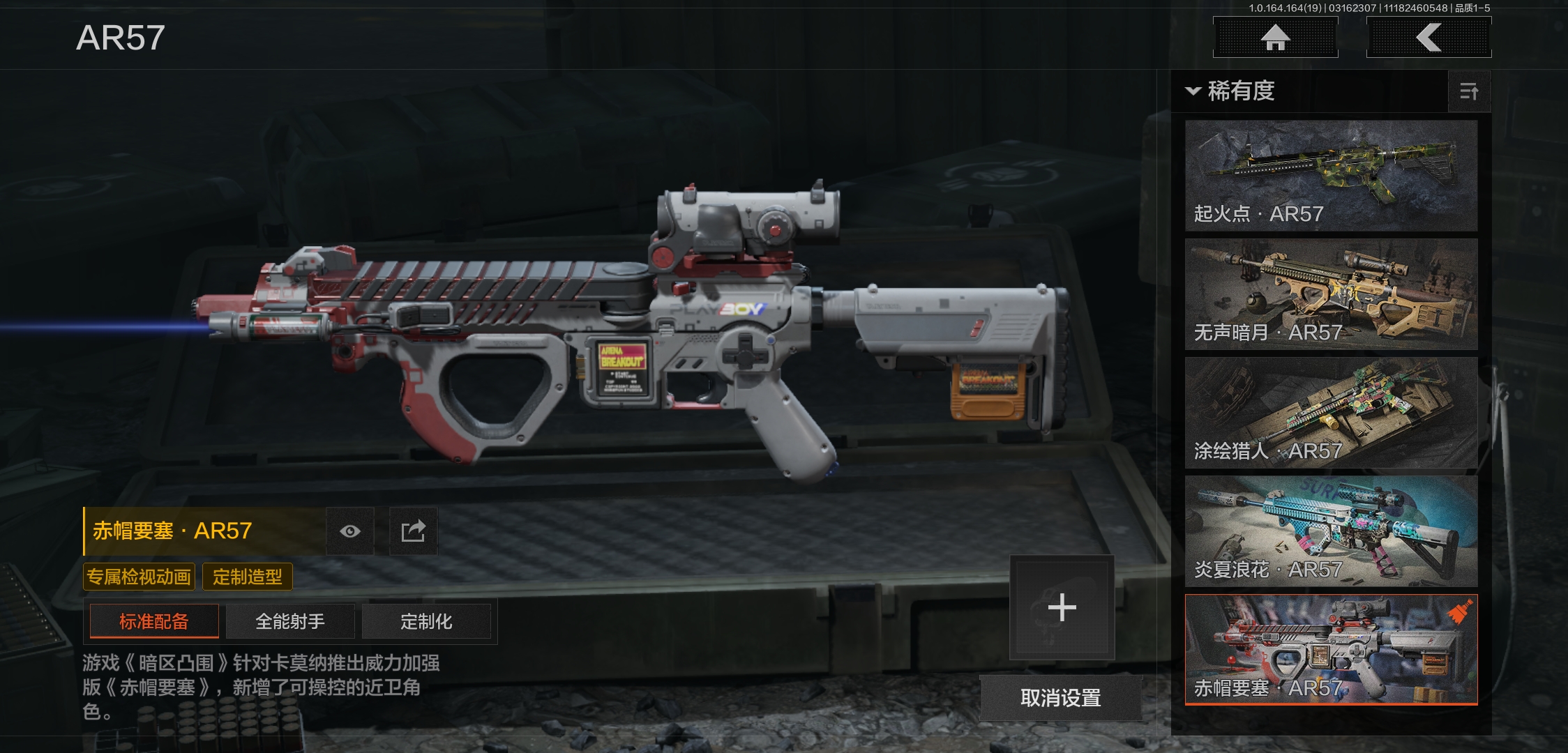Switch to the 全能射手 tab
The image size is (1568, 753).
(x=290, y=621)
